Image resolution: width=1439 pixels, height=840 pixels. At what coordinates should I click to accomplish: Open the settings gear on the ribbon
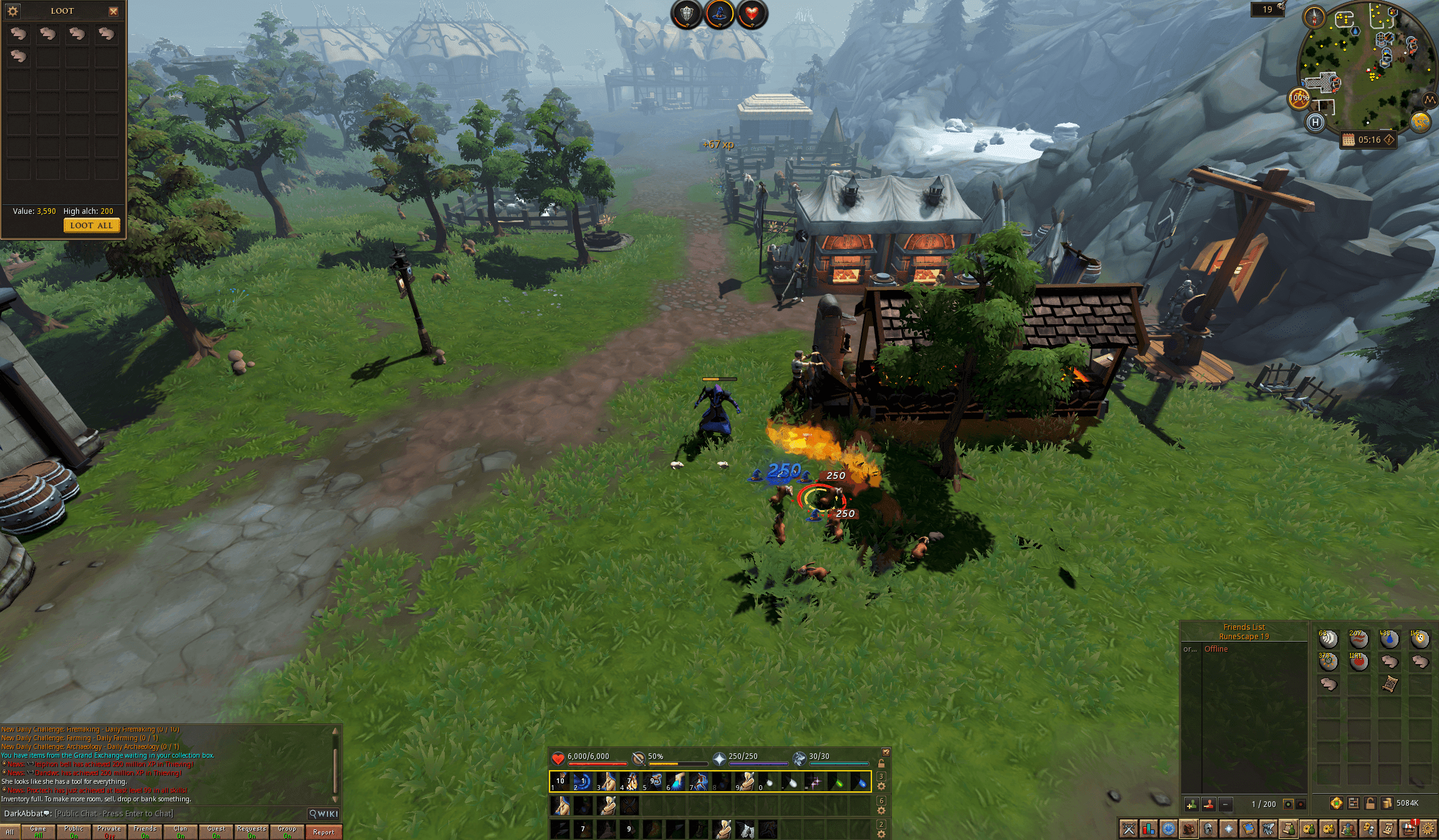tap(1428, 829)
